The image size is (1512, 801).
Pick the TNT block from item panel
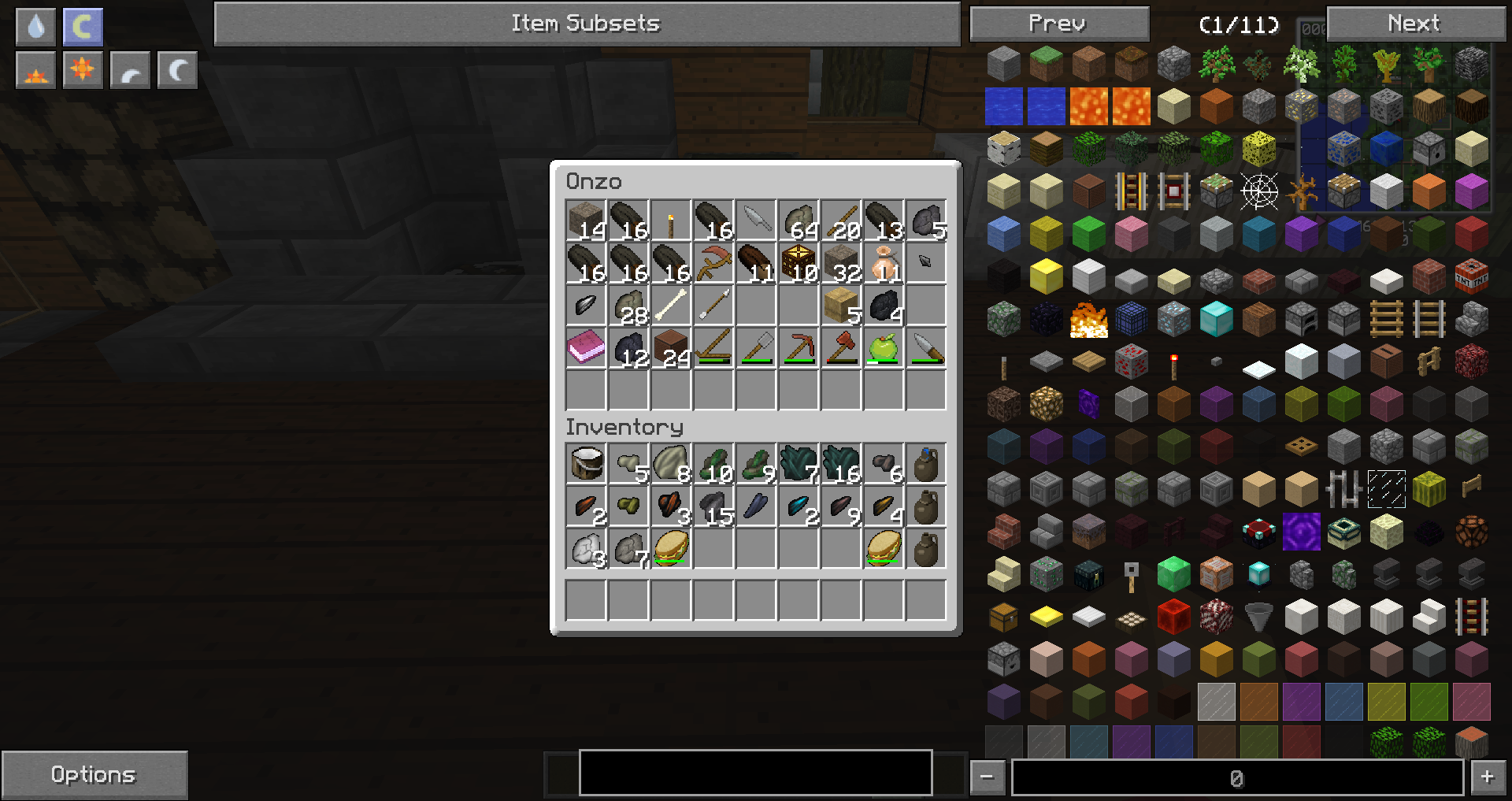pyautogui.click(x=1471, y=276)
